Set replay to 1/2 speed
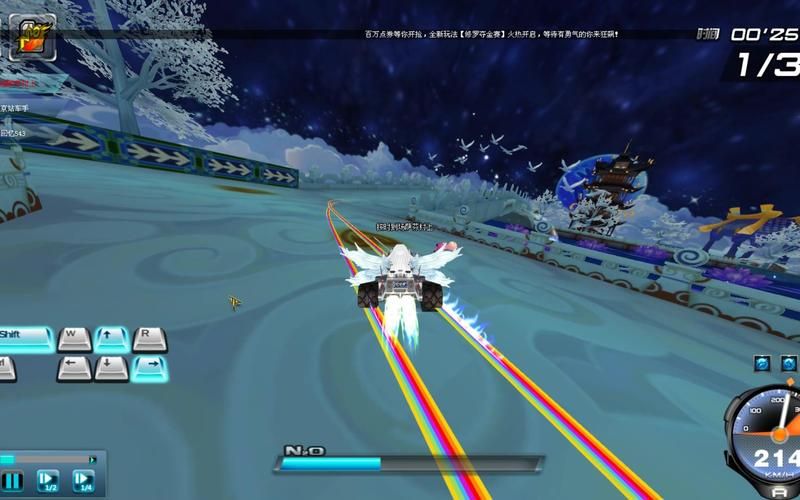The height and width of the screenshot is (500, 800). click(x=48, y=481)
